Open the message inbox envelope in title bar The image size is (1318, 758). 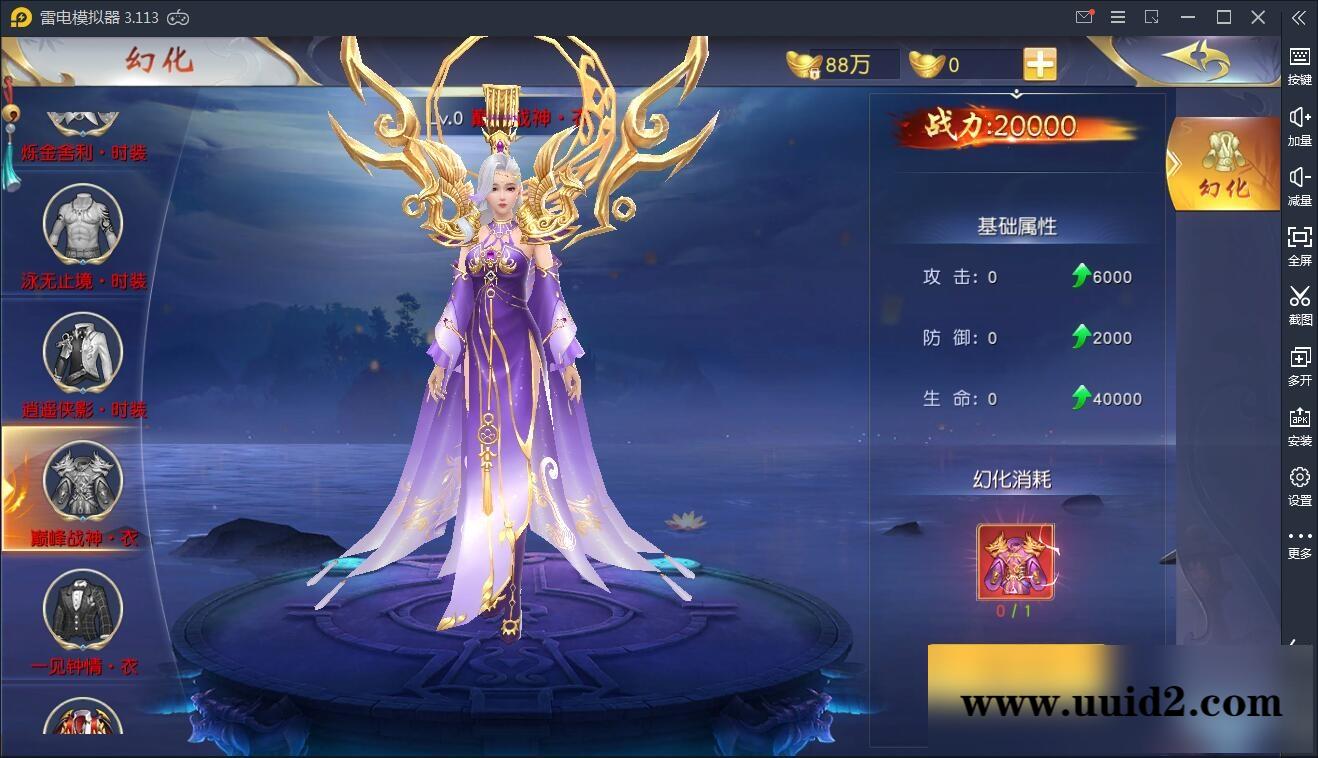click(x=1083, y=17)
